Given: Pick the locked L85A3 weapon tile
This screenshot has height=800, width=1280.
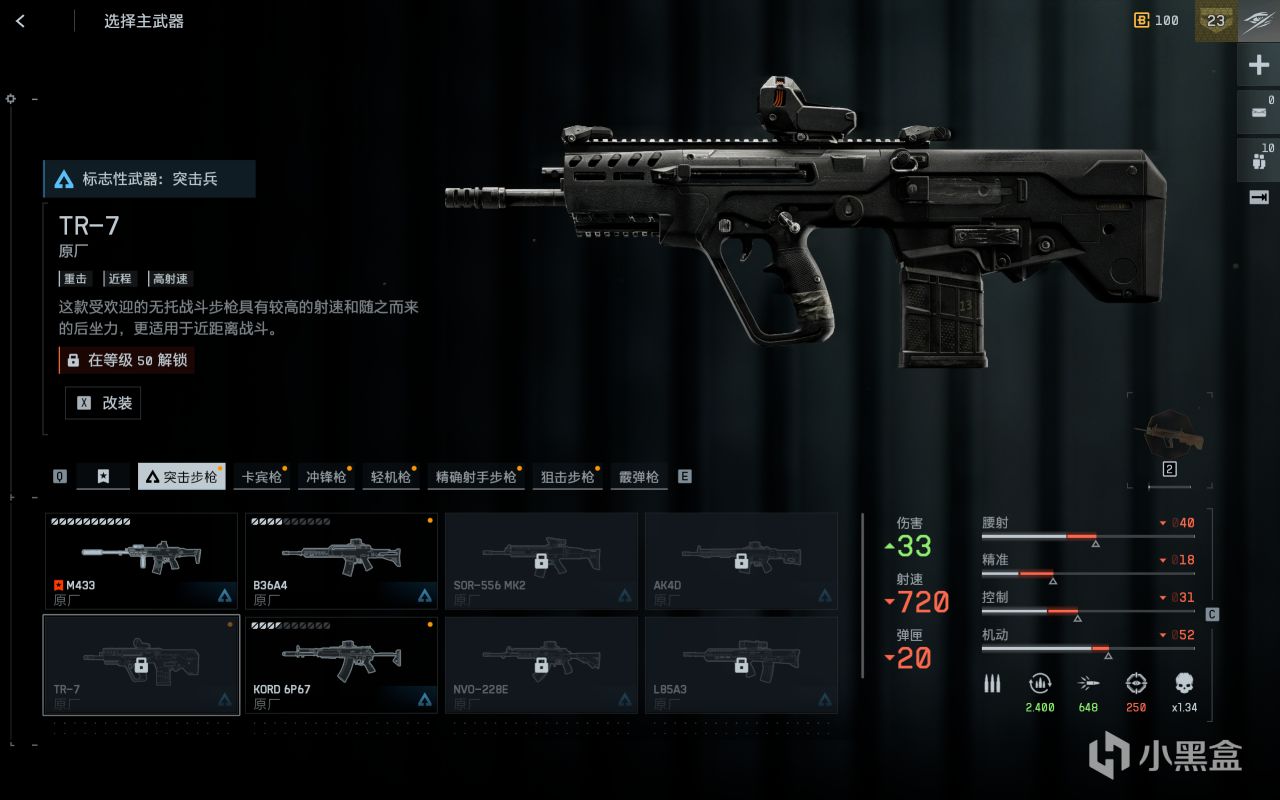Looking at the screenshot, I should (x=741, y=665).
